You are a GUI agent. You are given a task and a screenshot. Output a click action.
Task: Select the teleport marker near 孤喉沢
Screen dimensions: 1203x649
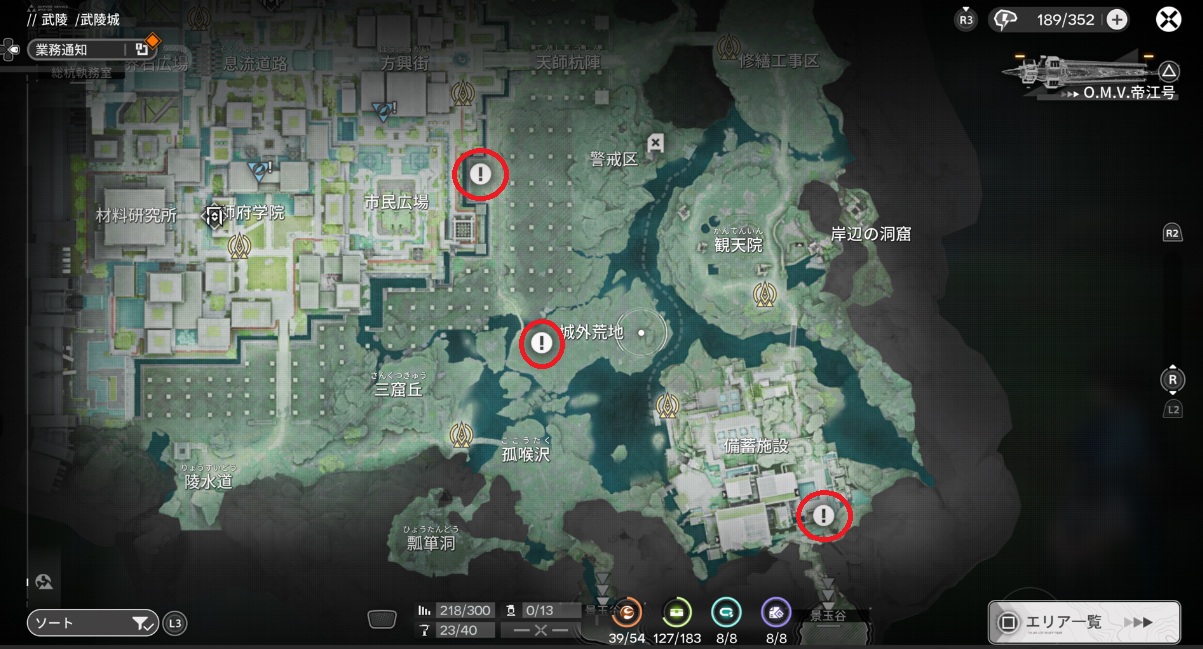461,435
